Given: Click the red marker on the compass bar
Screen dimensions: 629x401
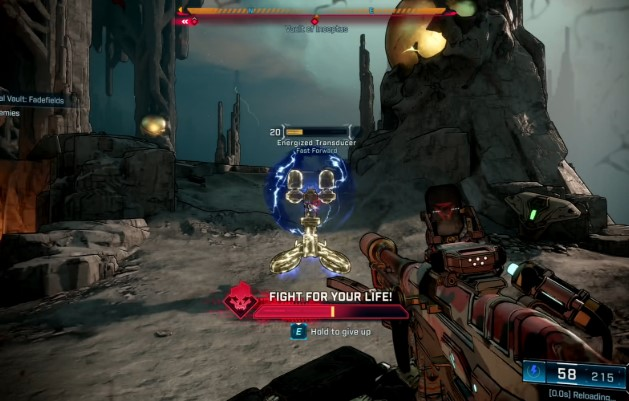Looking at the screenshot, I should pos(314,20).
